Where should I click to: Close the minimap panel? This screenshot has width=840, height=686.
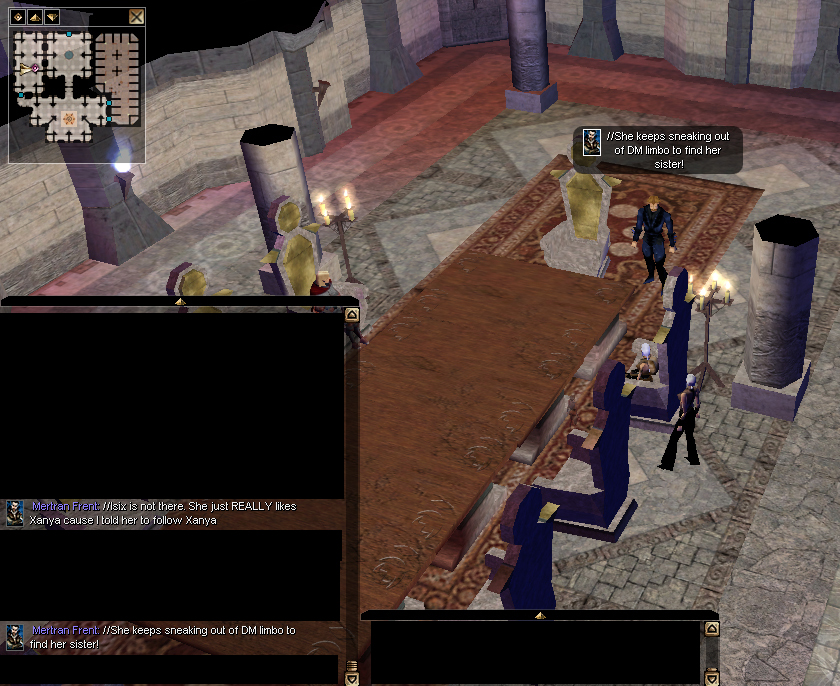(137, 16)
